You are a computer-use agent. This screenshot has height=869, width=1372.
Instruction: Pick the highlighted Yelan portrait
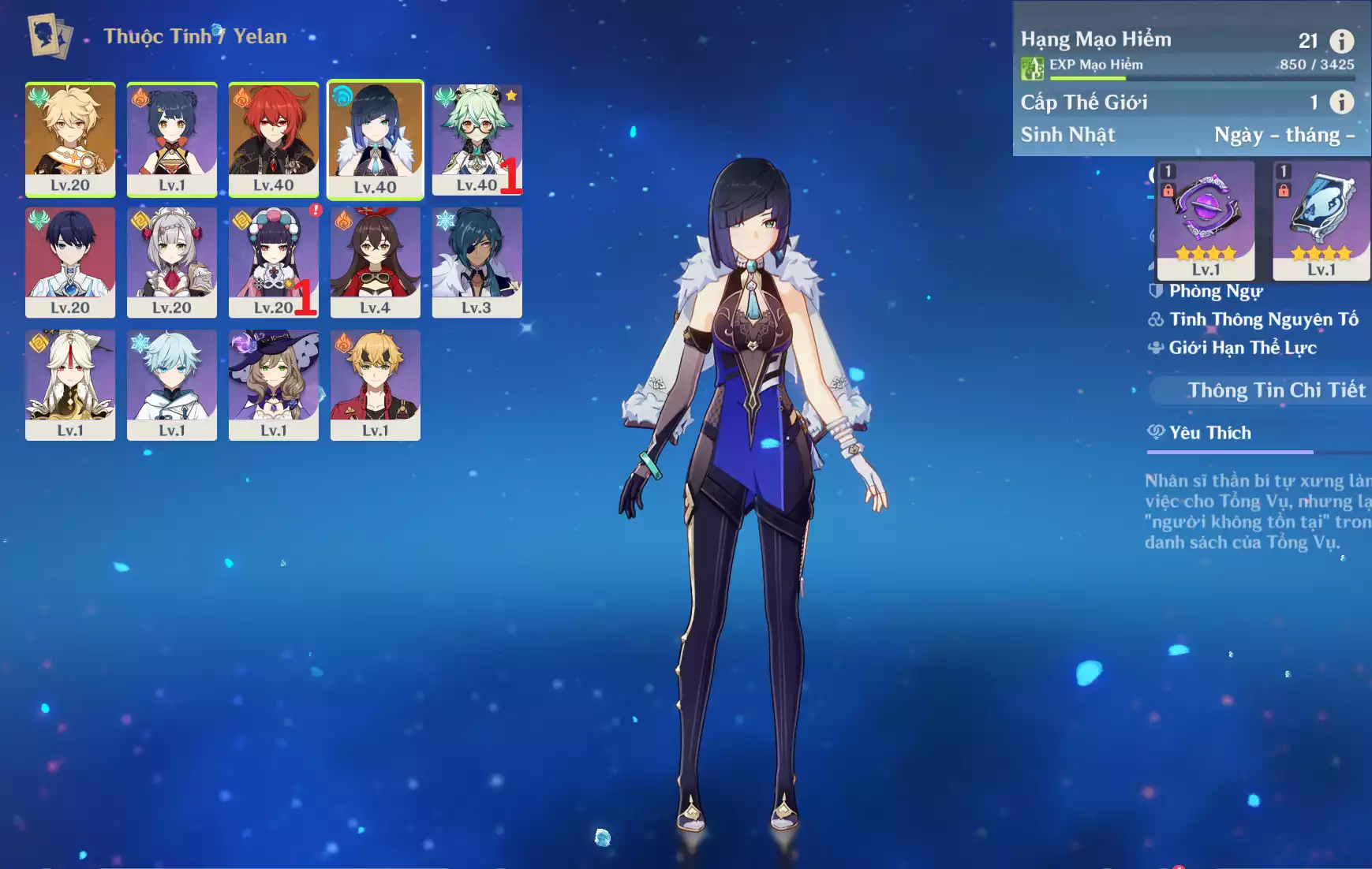pos(376,139)
